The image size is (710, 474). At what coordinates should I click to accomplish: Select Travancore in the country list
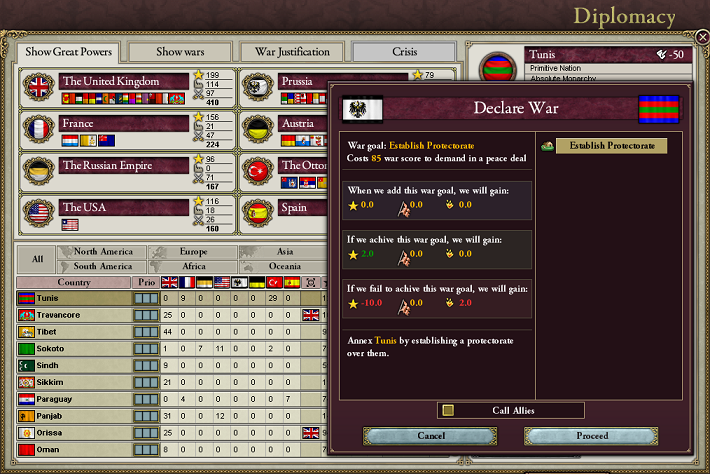click(74, 315)
